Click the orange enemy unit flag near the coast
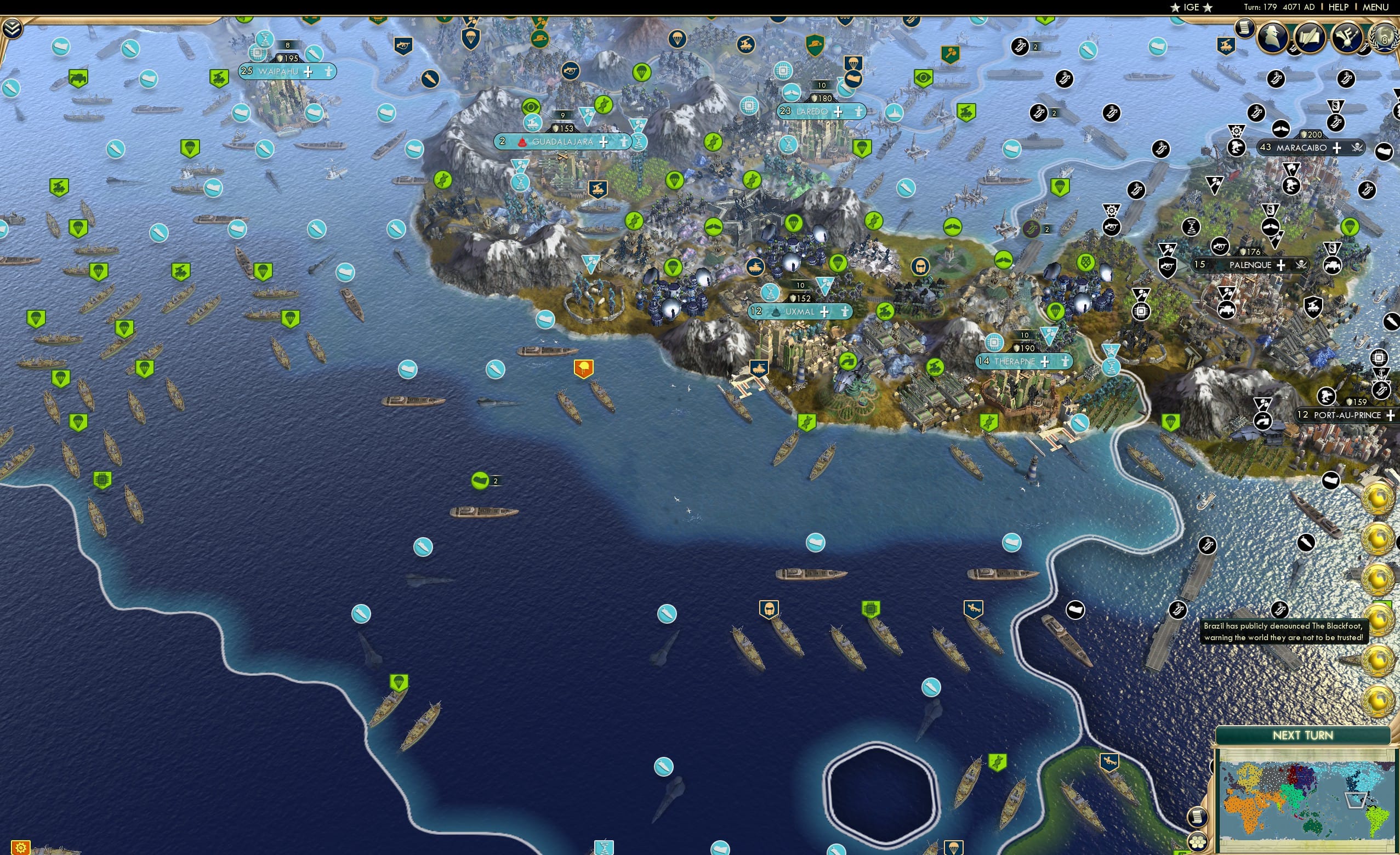1400x855 pixels. pos(584,368)
